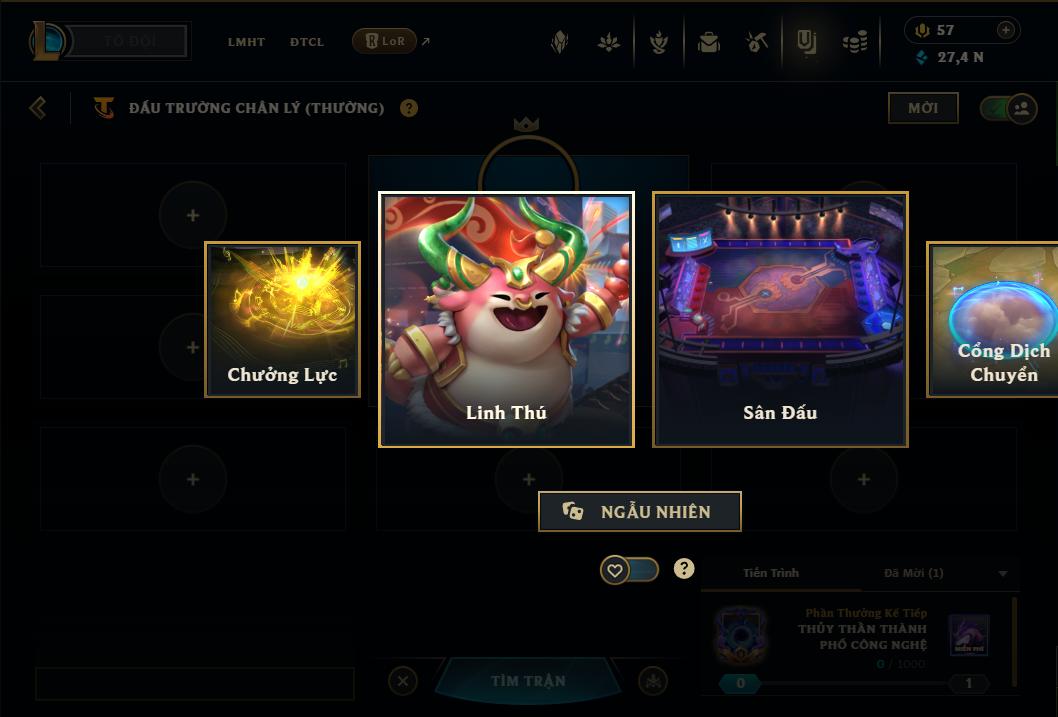Image resolution: width=1058 pixels, height=717 pixels.
Task: Switch to the Tiến Trình tab
Action: 771,573
